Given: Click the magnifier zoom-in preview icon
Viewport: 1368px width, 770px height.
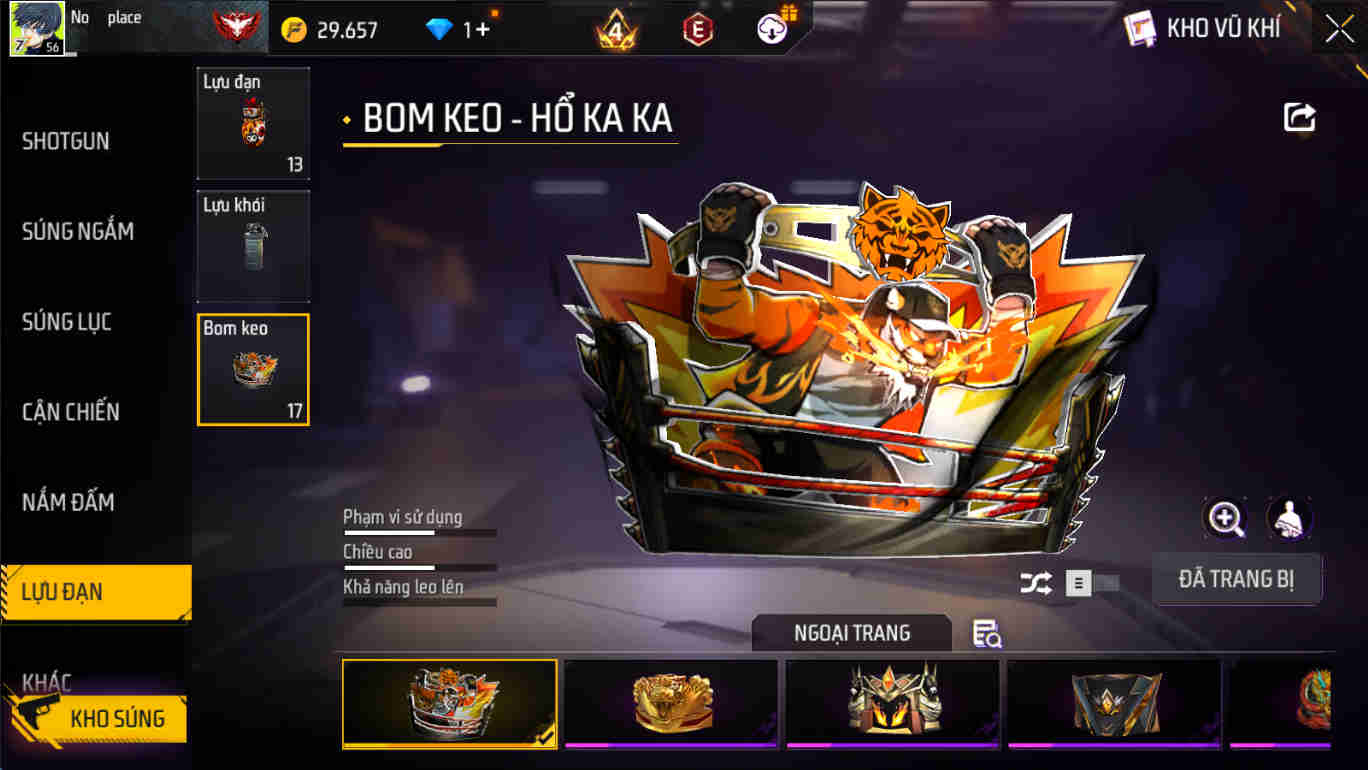Looking at the screenshot, I should point(1224,518).
